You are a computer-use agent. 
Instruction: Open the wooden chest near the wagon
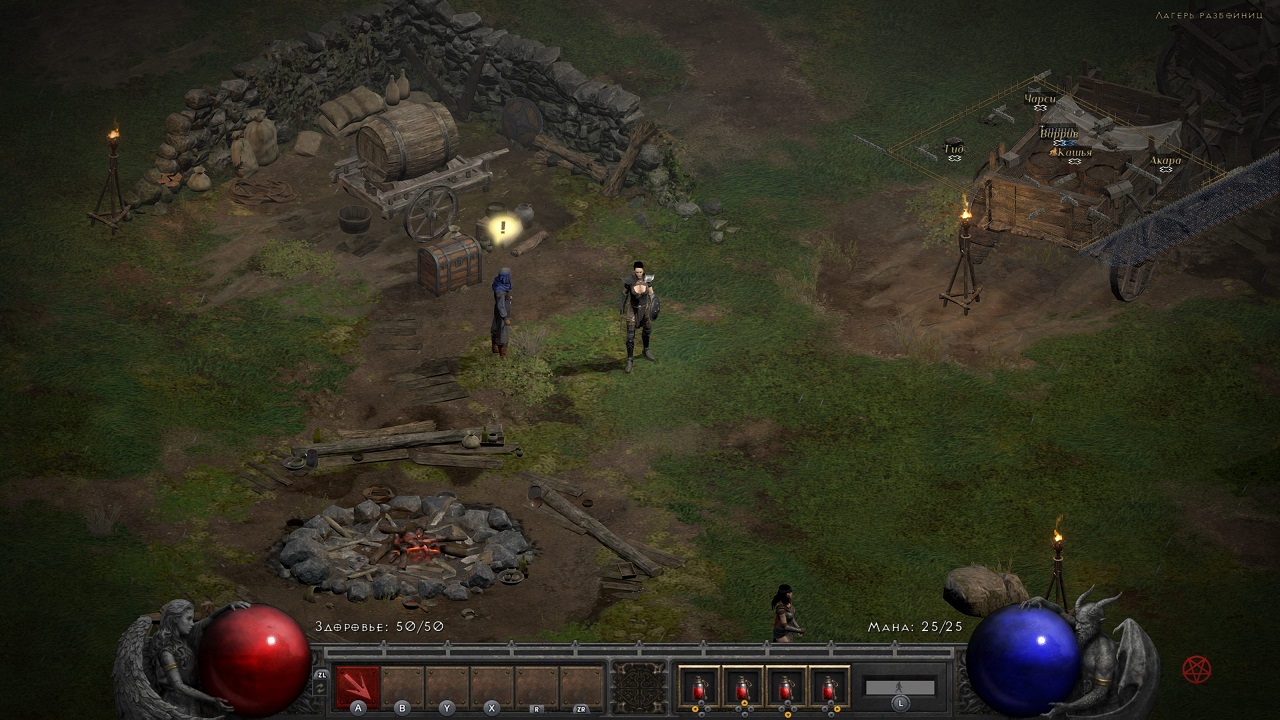coord(448,265)
